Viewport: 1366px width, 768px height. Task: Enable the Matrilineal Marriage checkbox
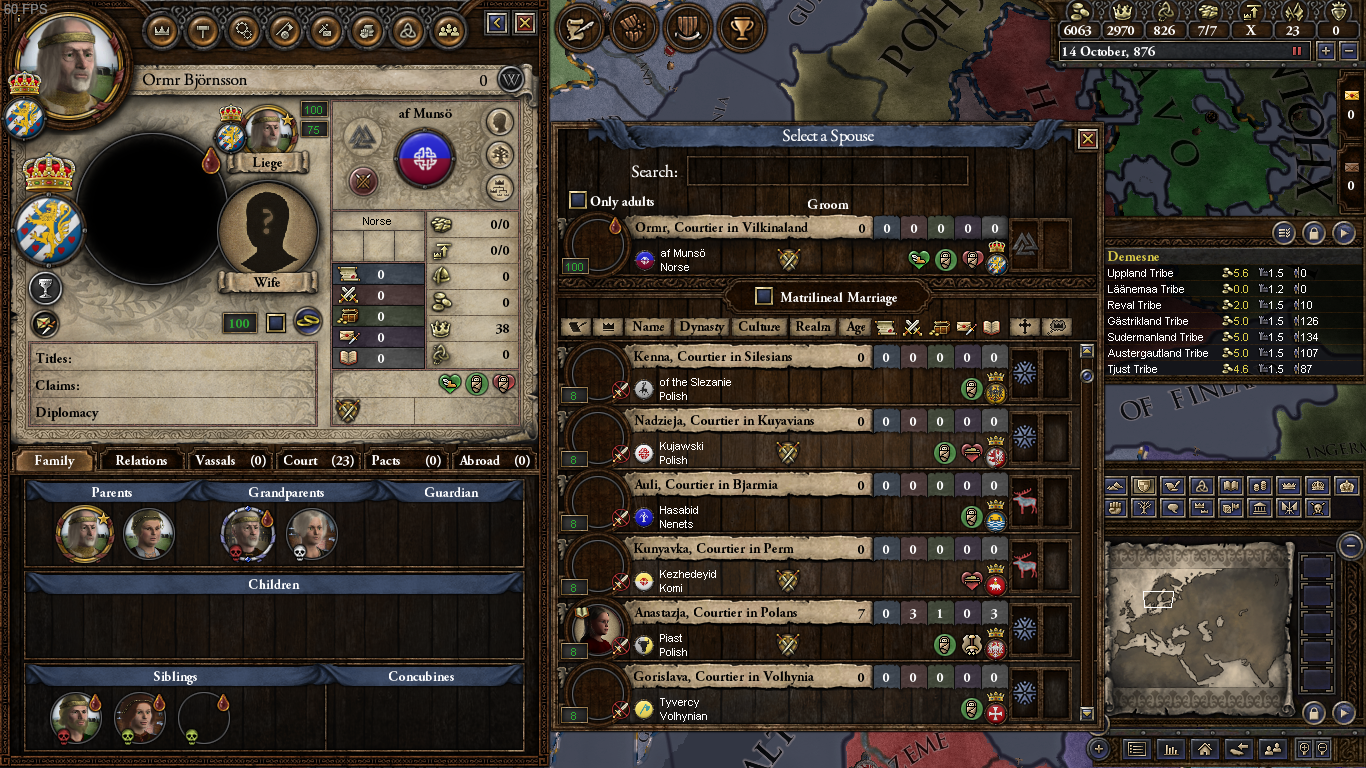point(764,297)
